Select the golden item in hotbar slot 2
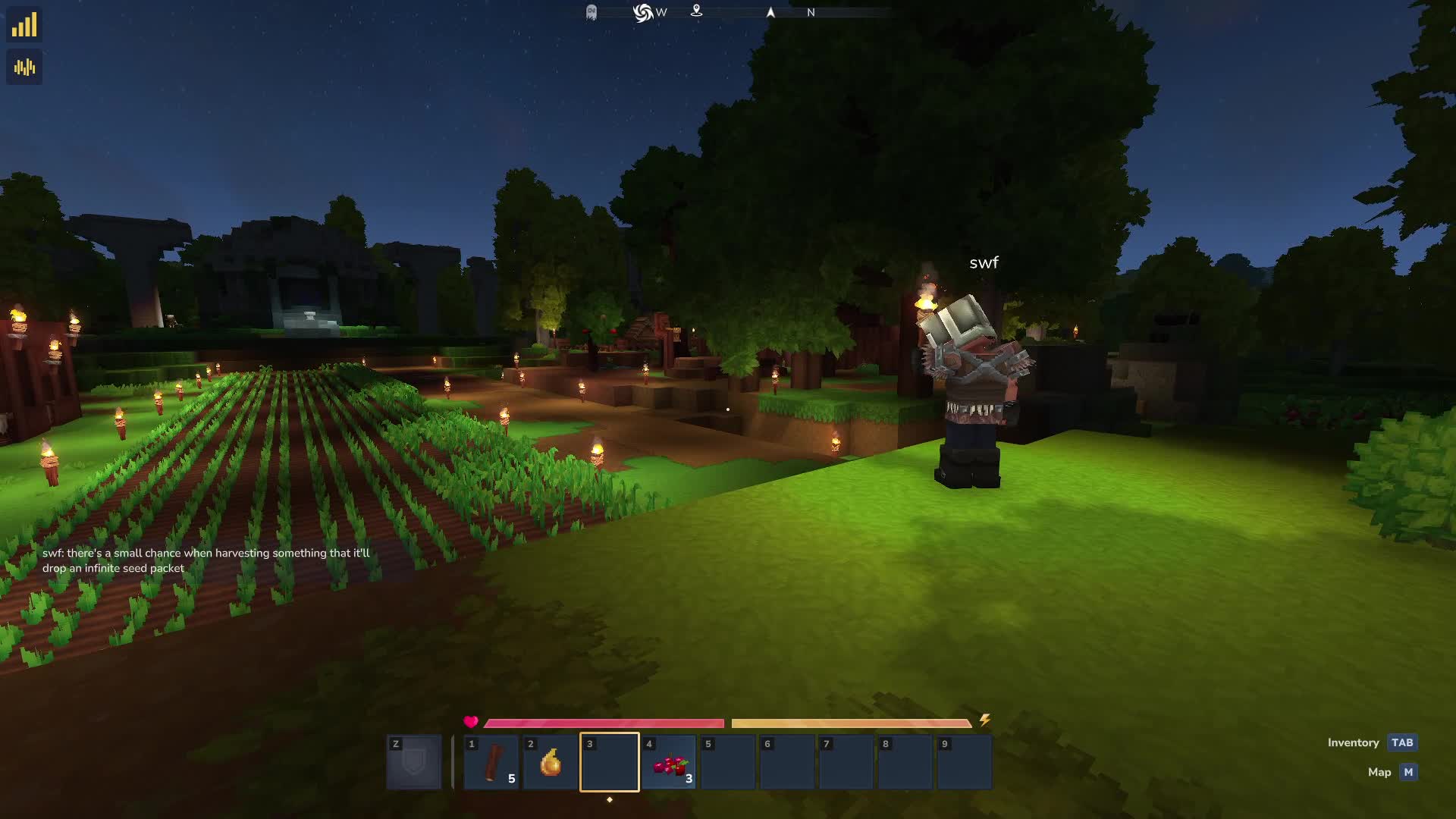Screen dimensions: 1456x819 coord(550,761)
